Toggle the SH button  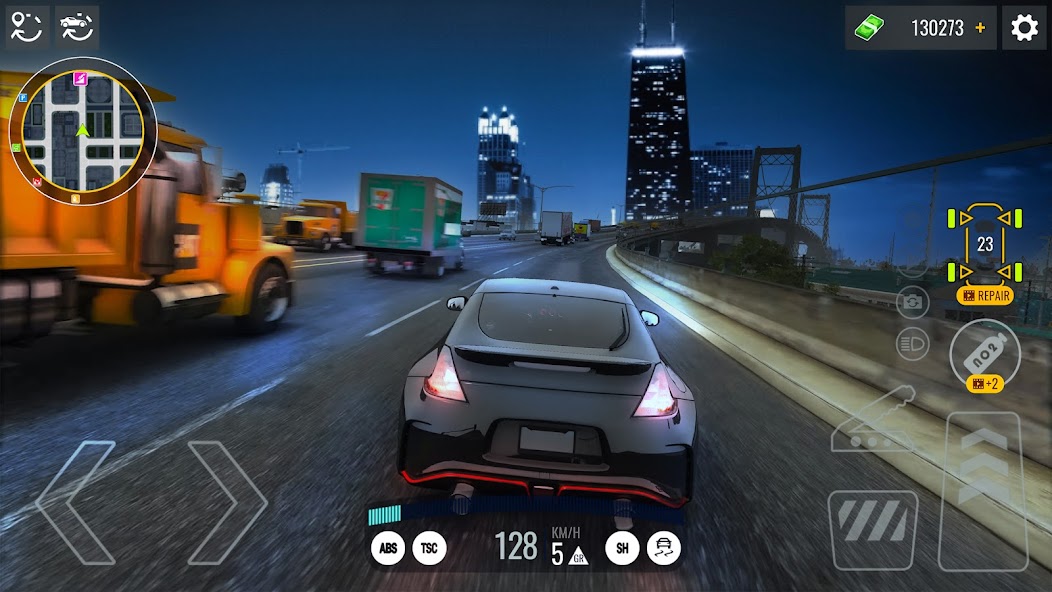(x=621, y=547)
